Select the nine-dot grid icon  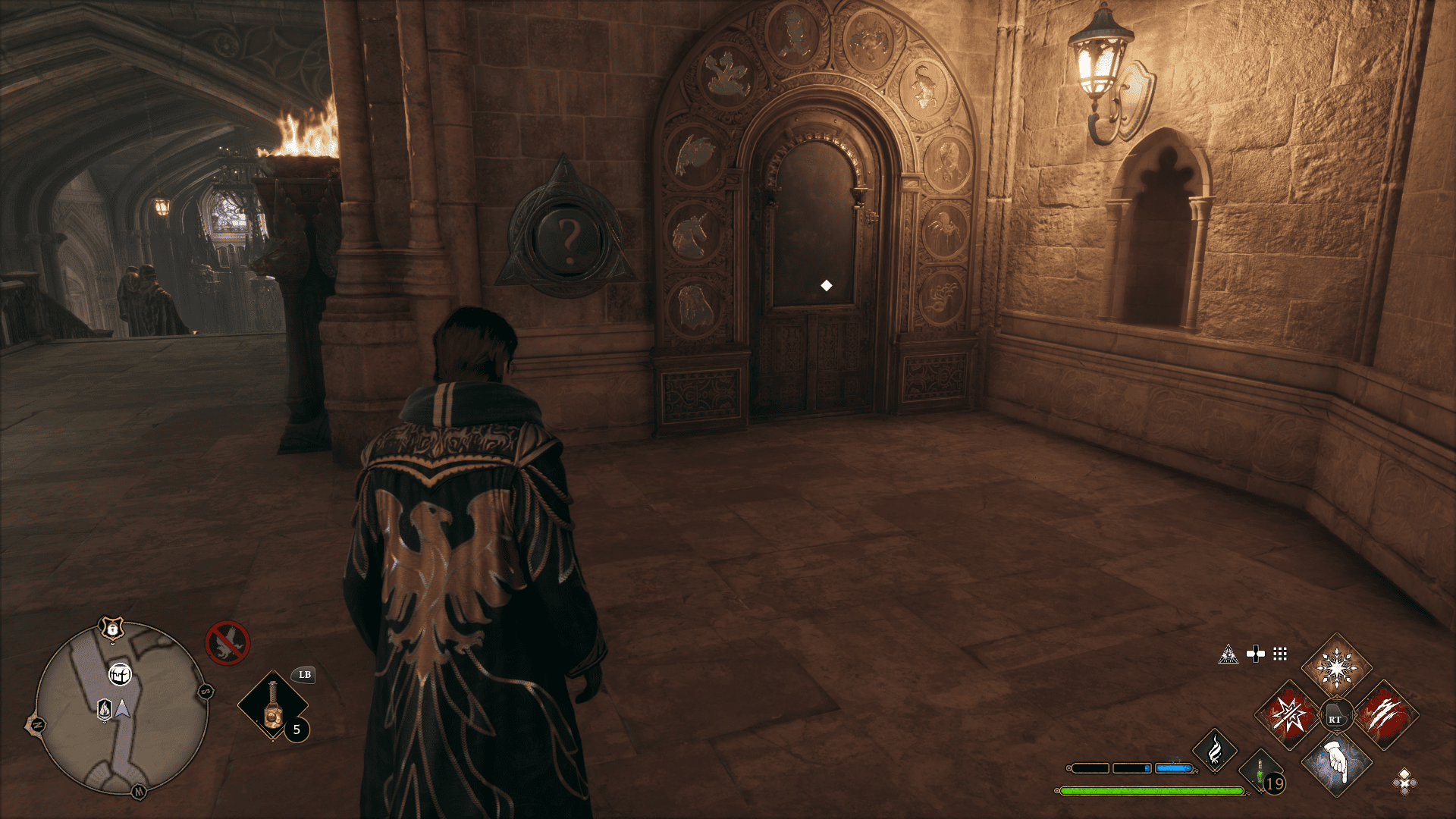click(1280, 654)
